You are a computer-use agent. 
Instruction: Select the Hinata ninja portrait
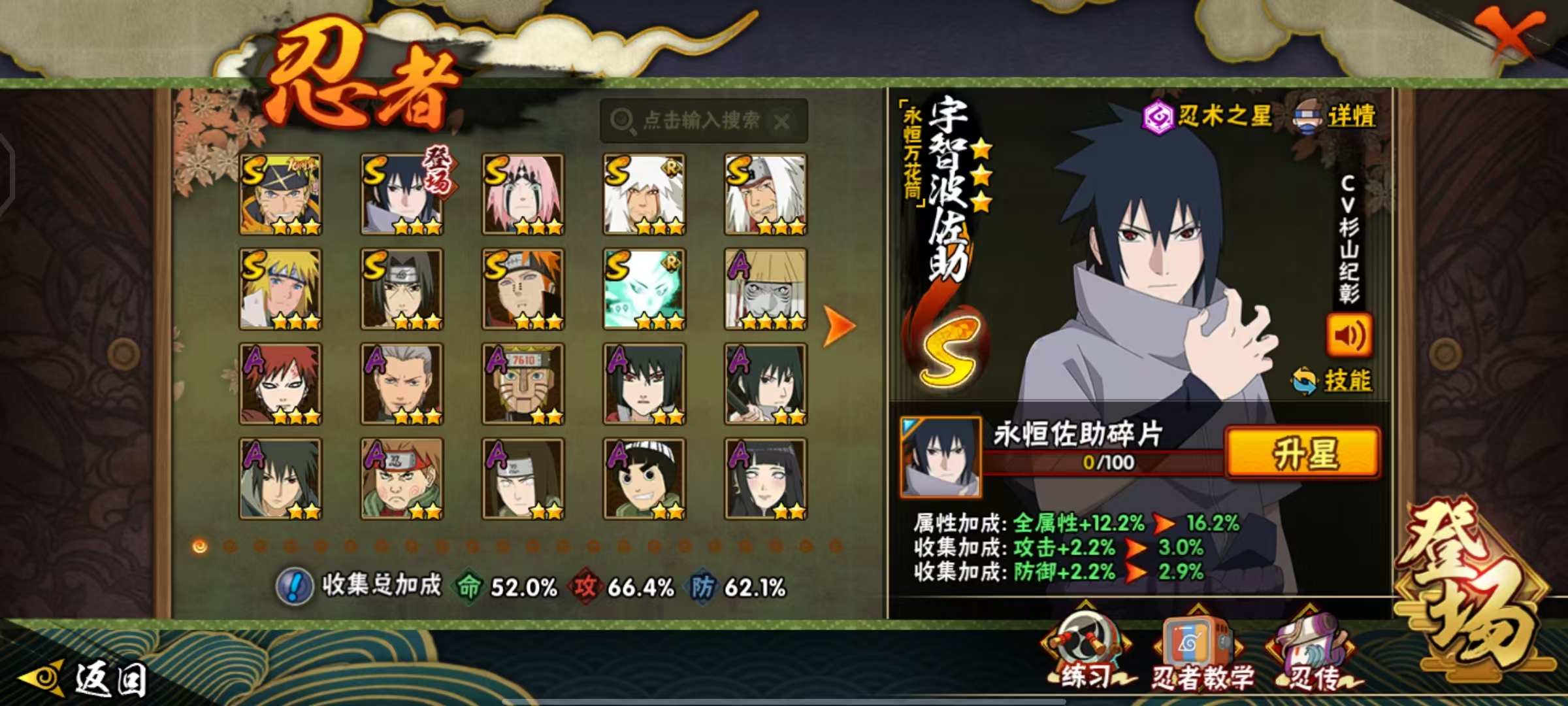tap(765, 479)
